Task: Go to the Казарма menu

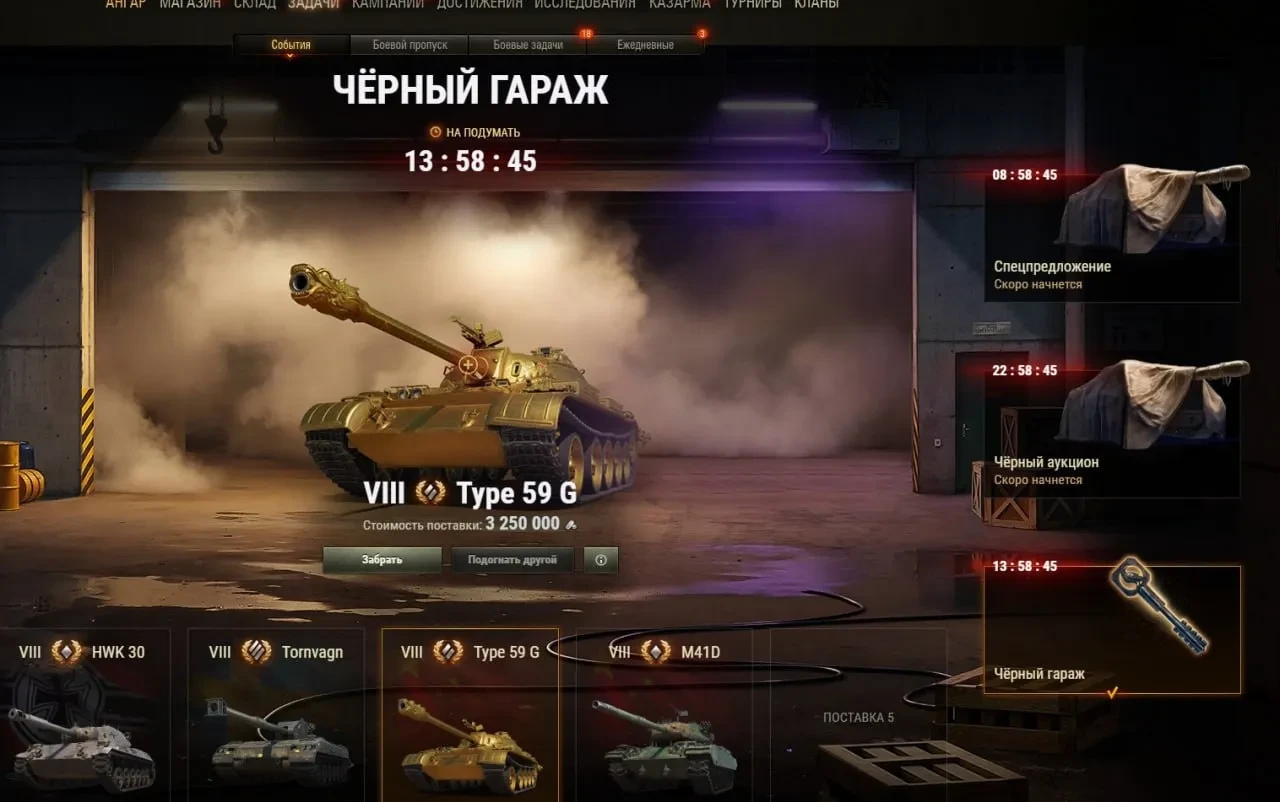Action: [679, 5]
